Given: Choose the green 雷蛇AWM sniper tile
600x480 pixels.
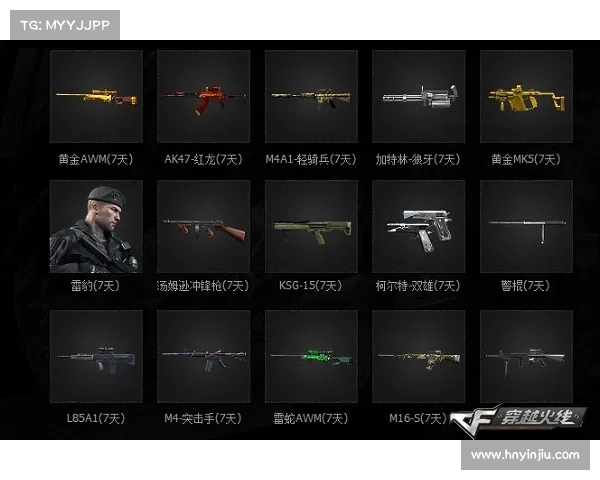Looking at the screenshot, I should (311, 357).
